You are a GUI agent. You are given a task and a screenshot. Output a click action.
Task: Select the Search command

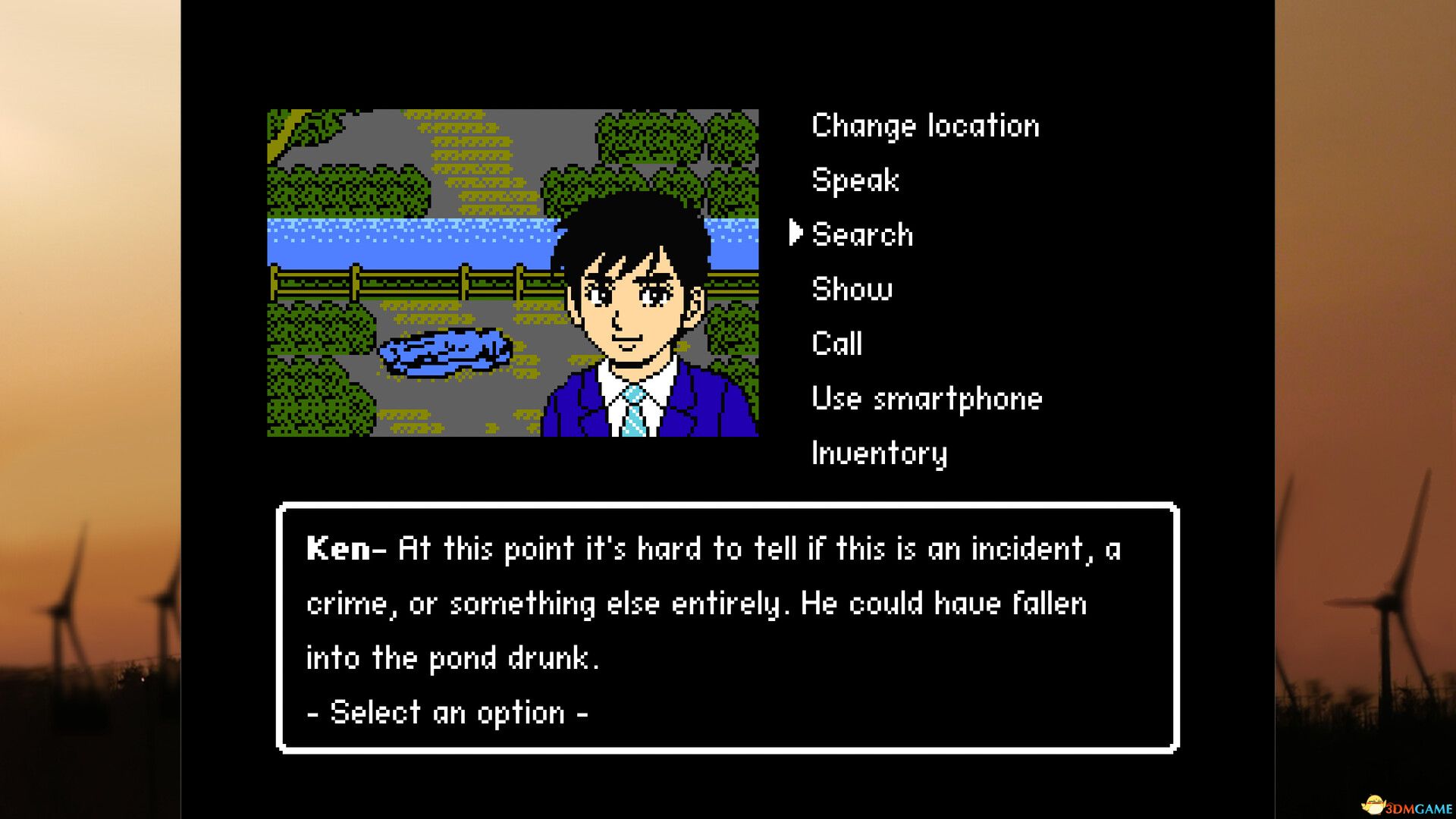(x=862, y=234)
